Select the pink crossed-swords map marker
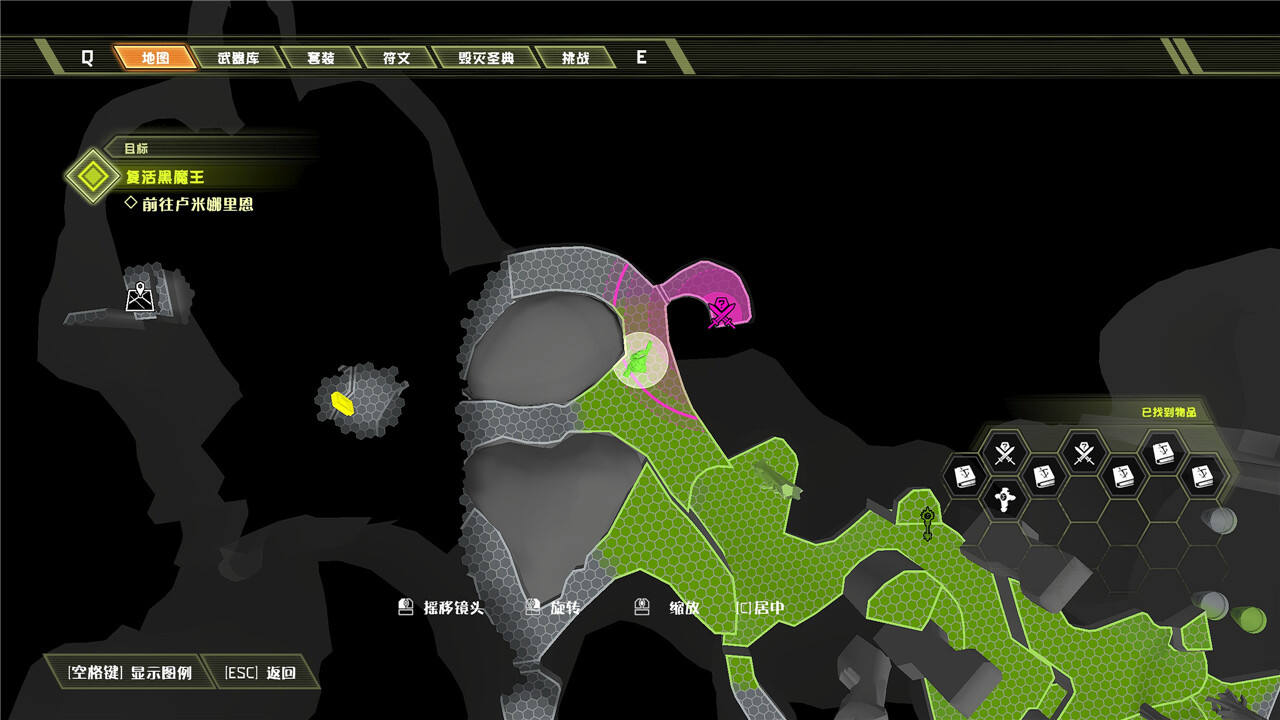 click(x=721, y=312)
